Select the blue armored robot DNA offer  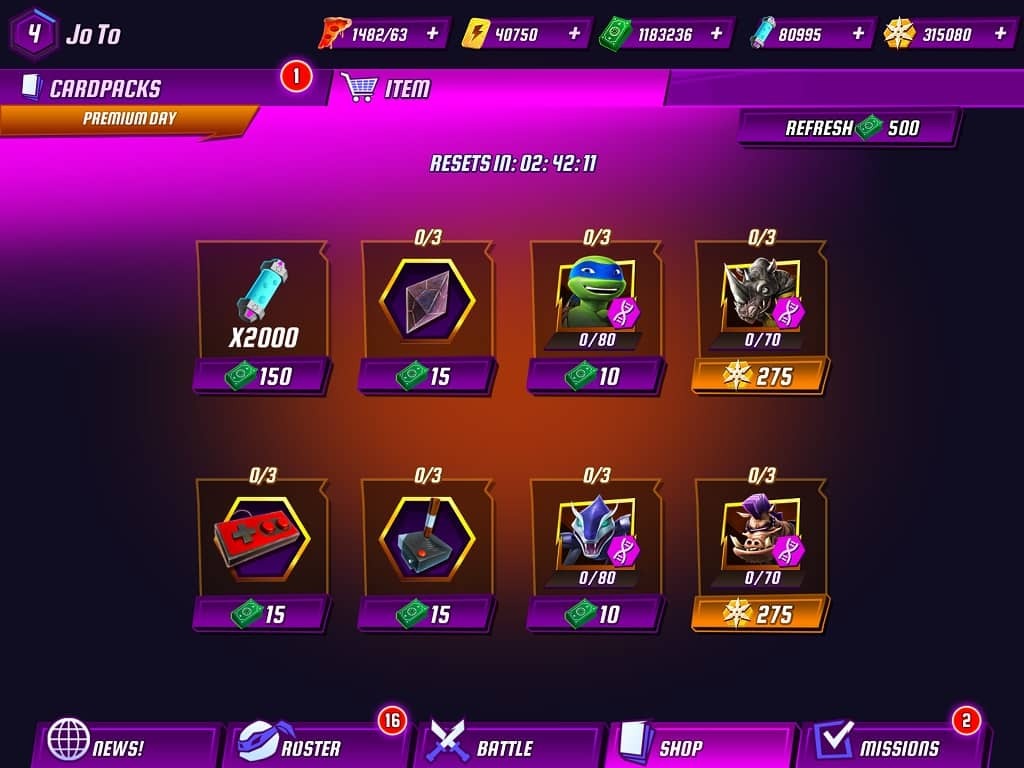[596, 613]
